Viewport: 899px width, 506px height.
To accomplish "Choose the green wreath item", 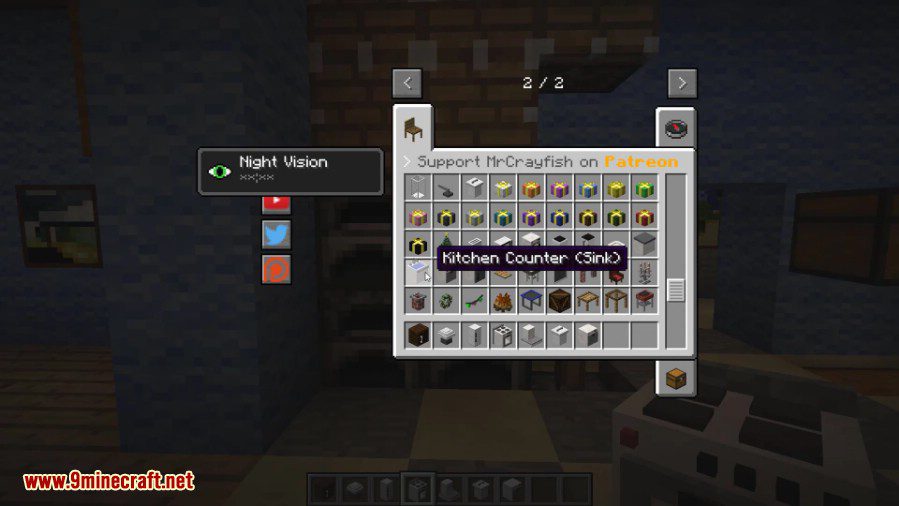I will (446, 300).
